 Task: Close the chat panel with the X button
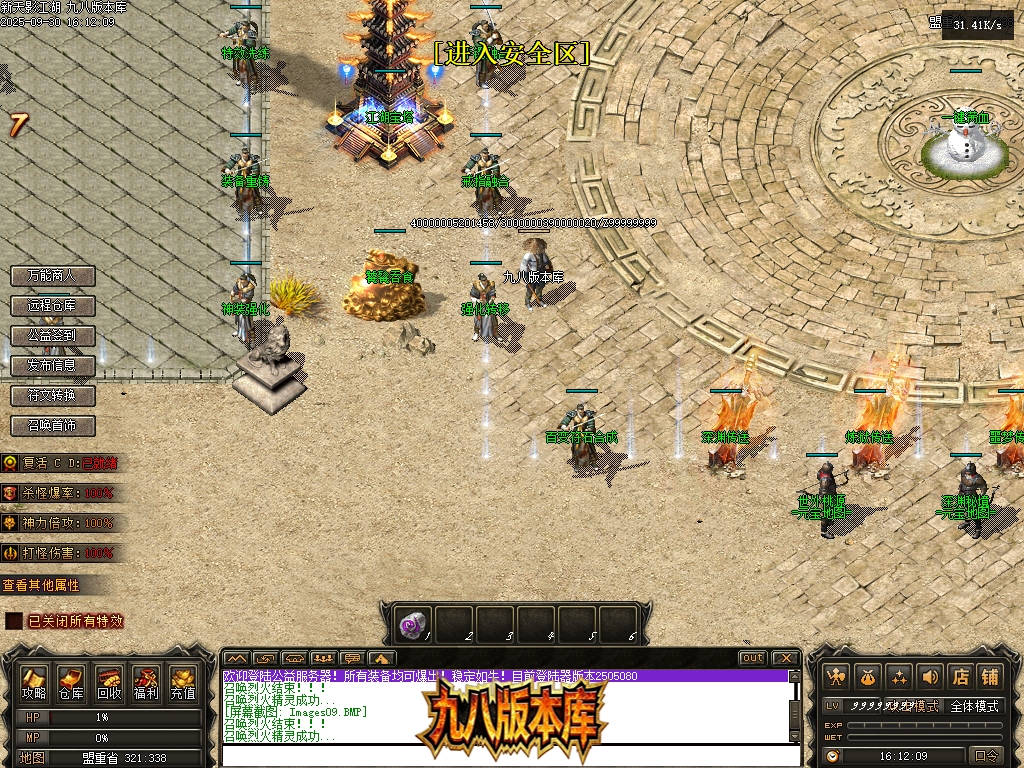[x=785, y=658]
